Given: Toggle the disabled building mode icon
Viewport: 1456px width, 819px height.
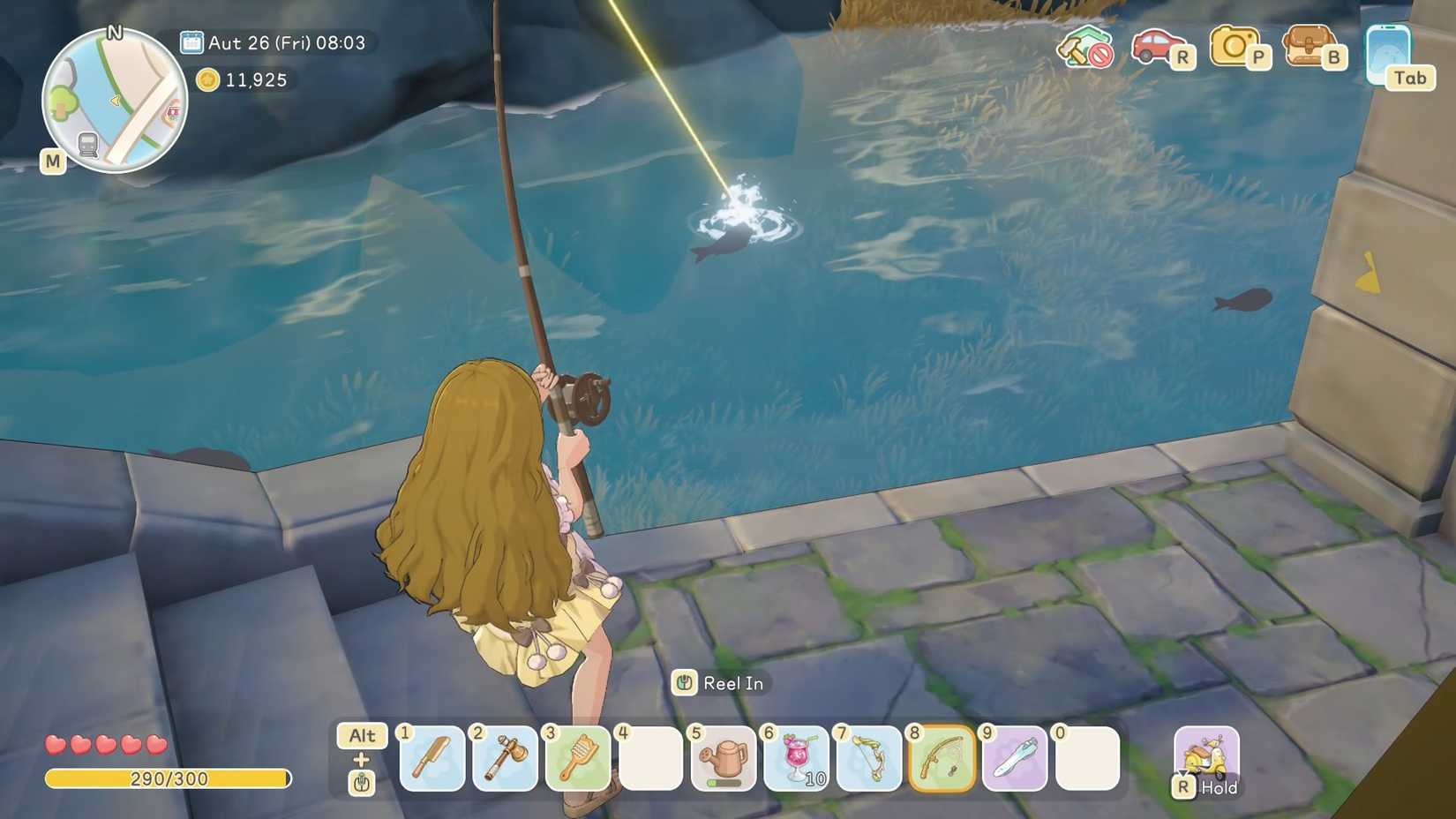Looking at the screenshot, I should [1087, 53].
